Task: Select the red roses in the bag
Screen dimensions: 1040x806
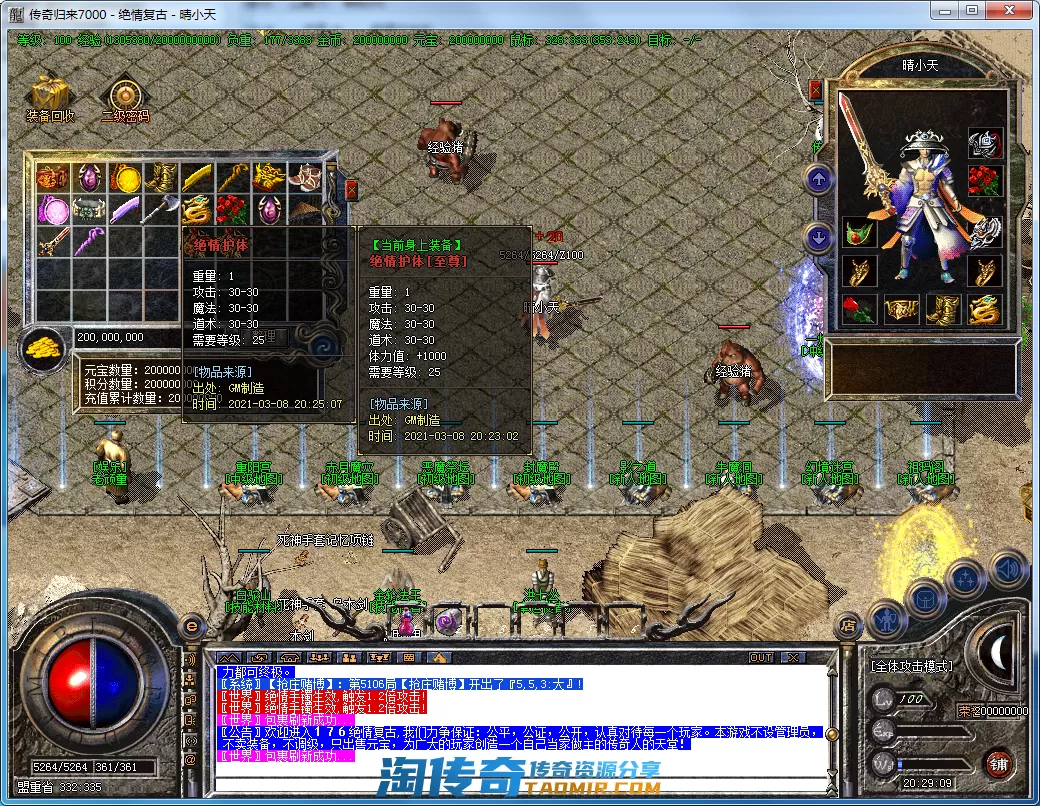Action: tap(232, 210)
